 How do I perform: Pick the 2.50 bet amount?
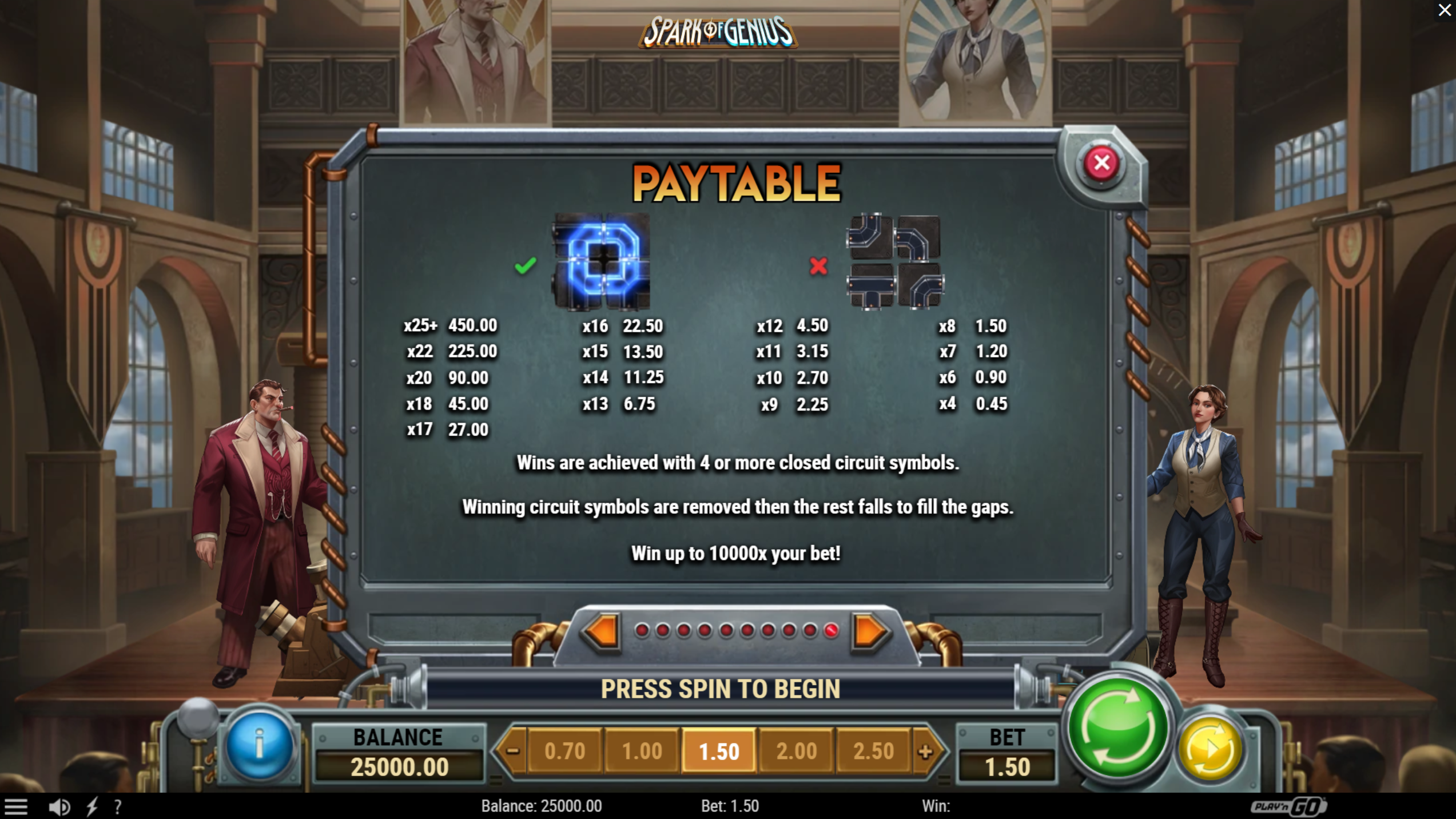[873, 751]
